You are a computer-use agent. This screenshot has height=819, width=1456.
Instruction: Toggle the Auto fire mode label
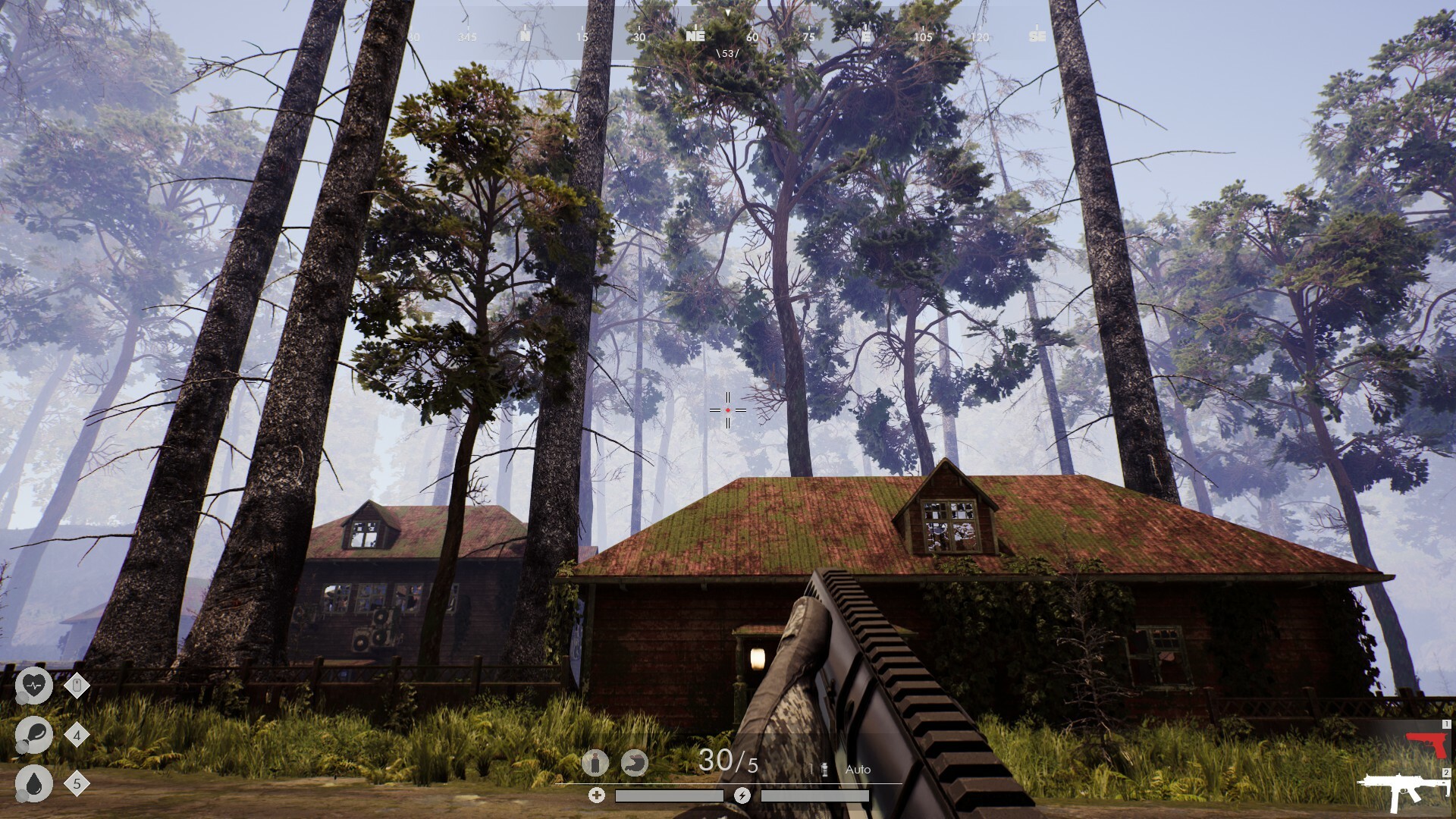[x=858, y=768]
